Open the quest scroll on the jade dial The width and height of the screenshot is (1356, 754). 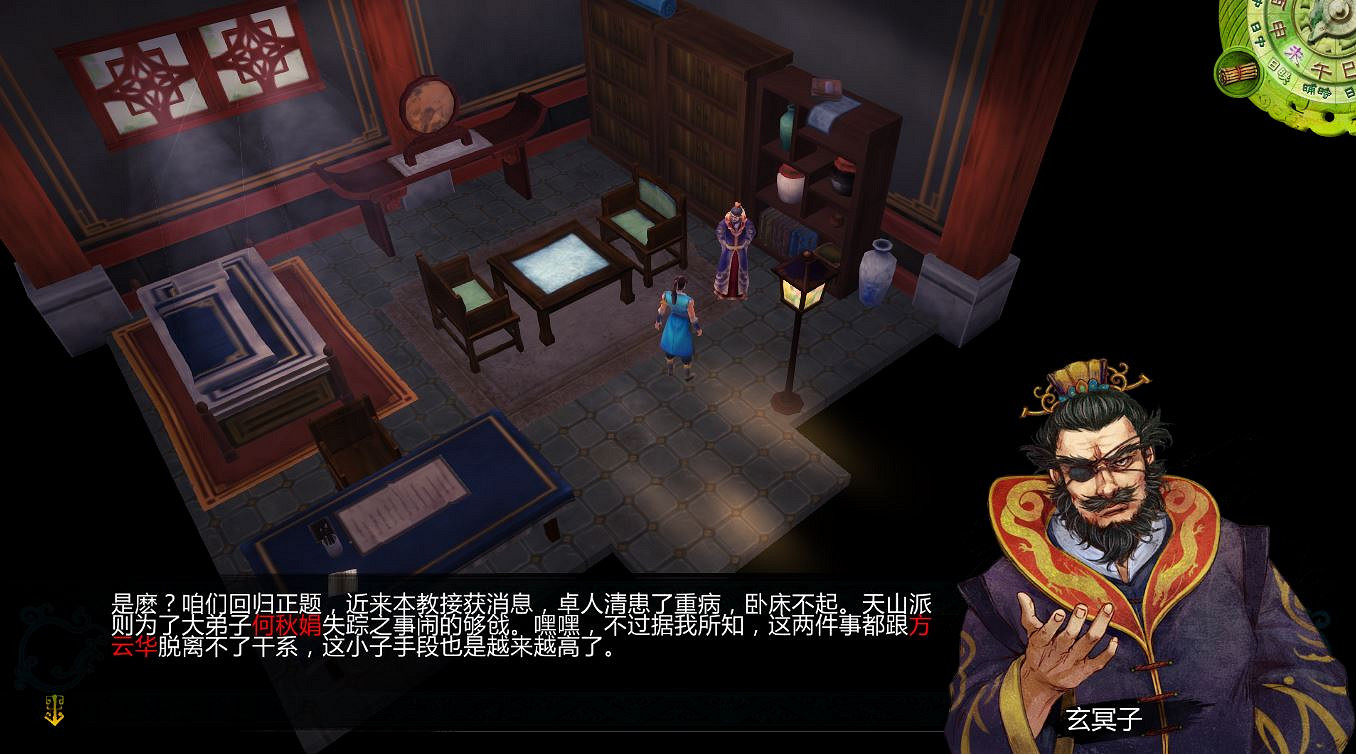[1238, 74]
